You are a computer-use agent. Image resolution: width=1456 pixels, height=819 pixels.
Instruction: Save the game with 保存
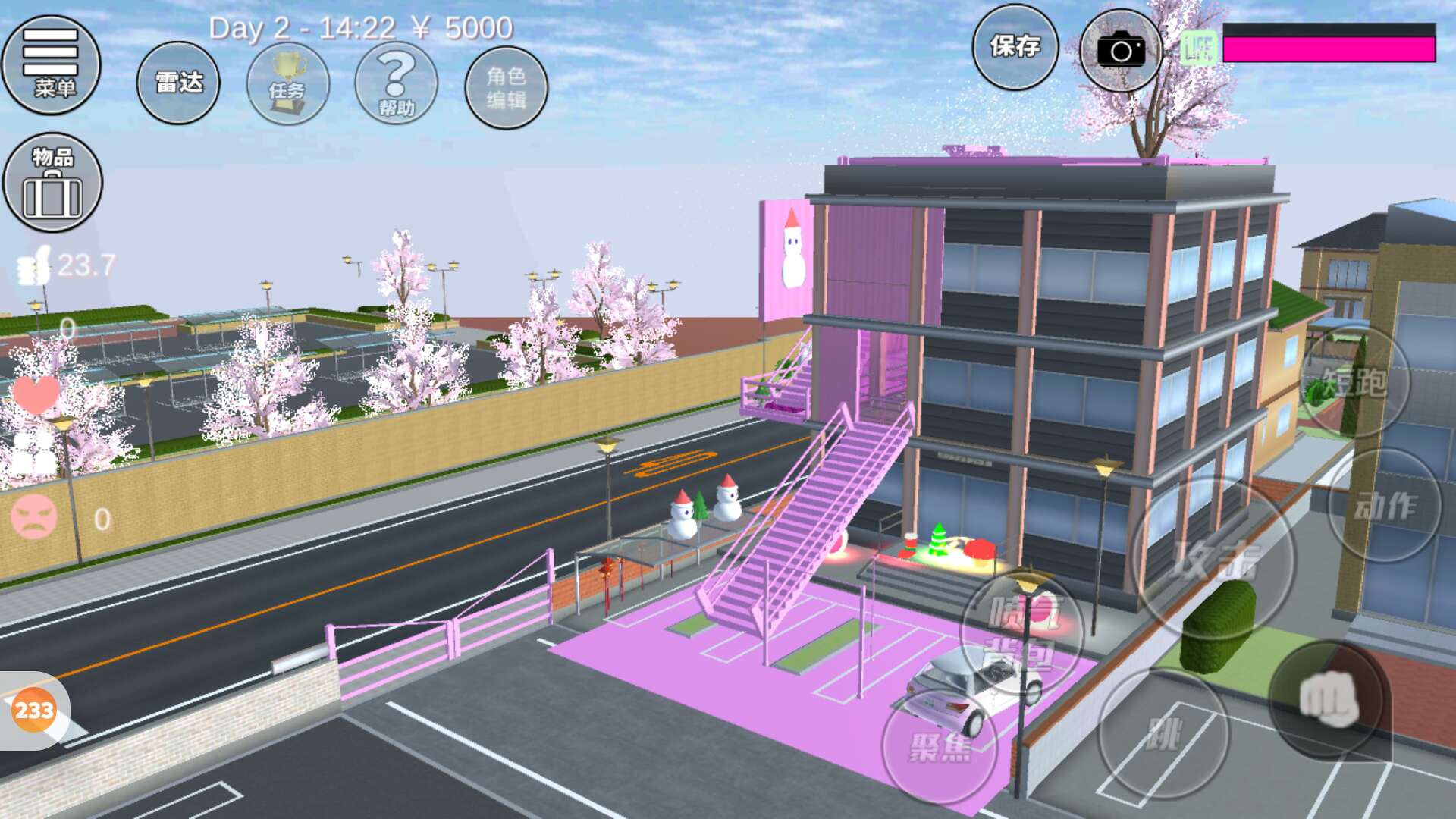(x=1015, y=47)
